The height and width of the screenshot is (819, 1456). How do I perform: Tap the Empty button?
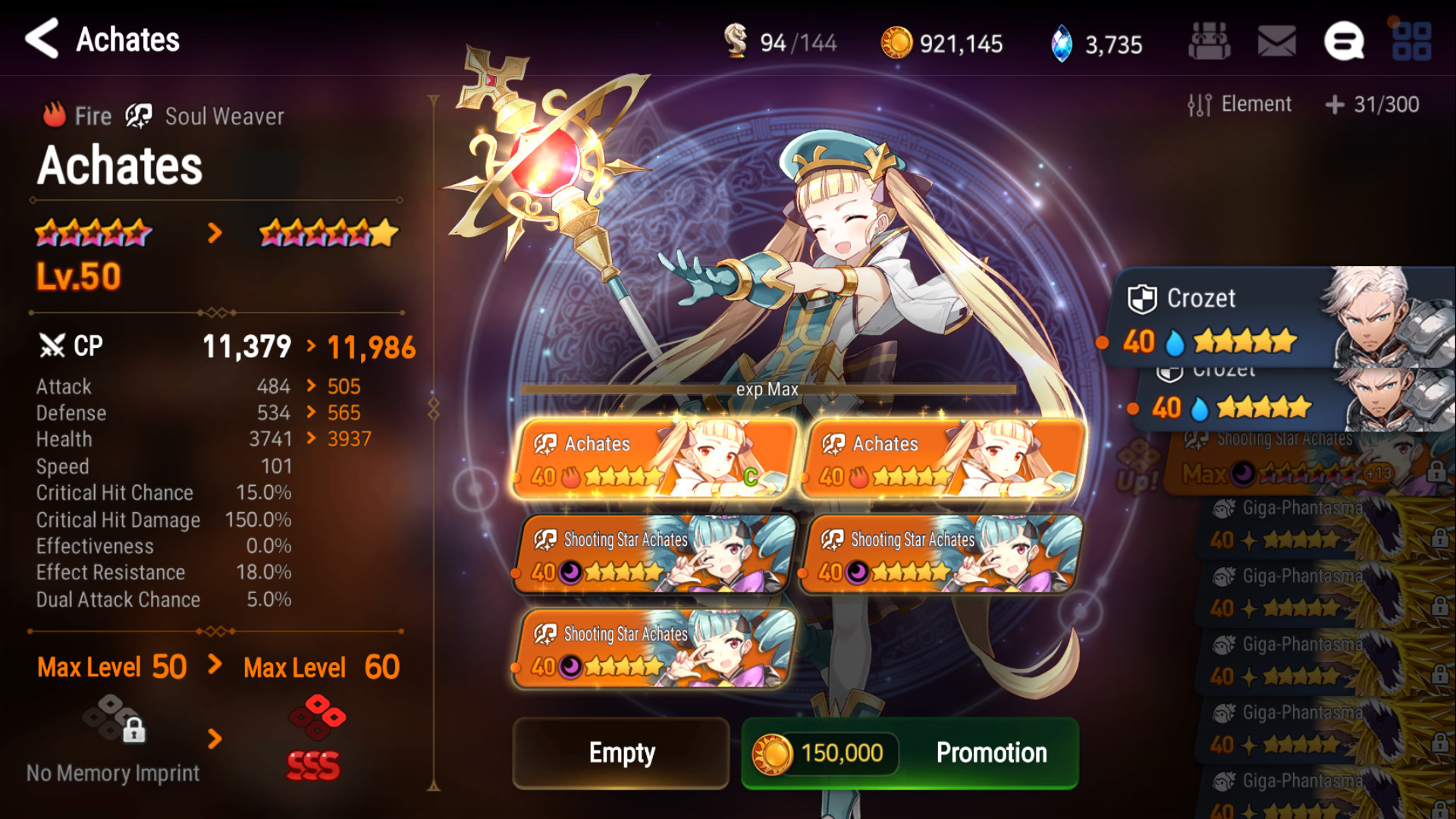click(621, 753)
